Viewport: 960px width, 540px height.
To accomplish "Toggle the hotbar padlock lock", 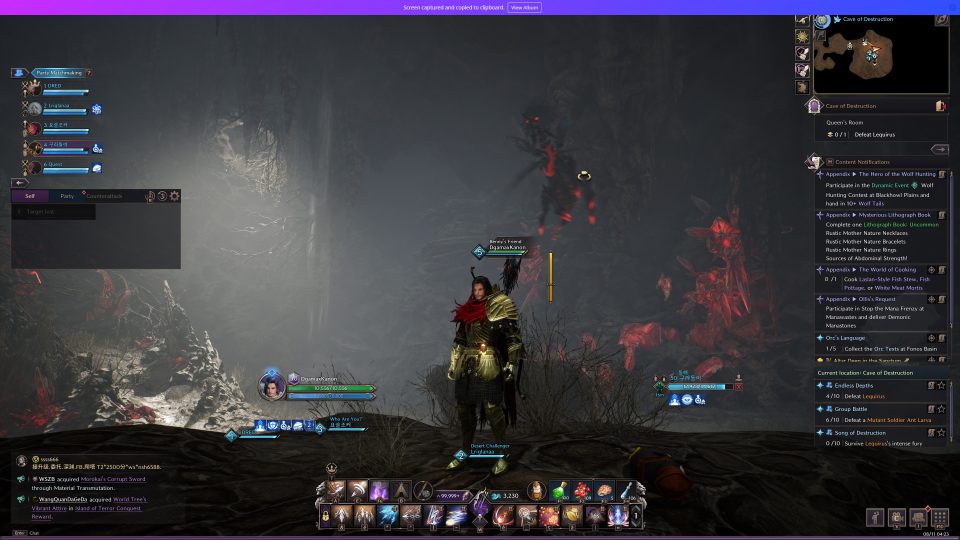I will 325,516.
